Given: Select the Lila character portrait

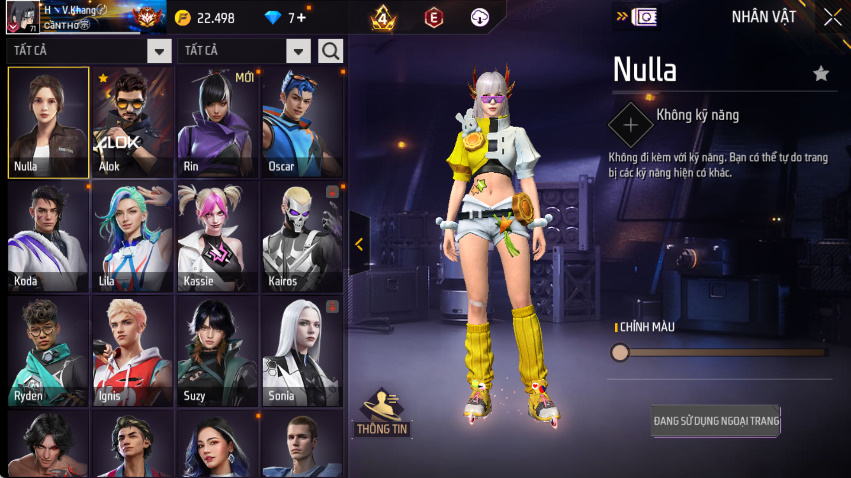Looking at the screenshot, I should coord(132,236).
